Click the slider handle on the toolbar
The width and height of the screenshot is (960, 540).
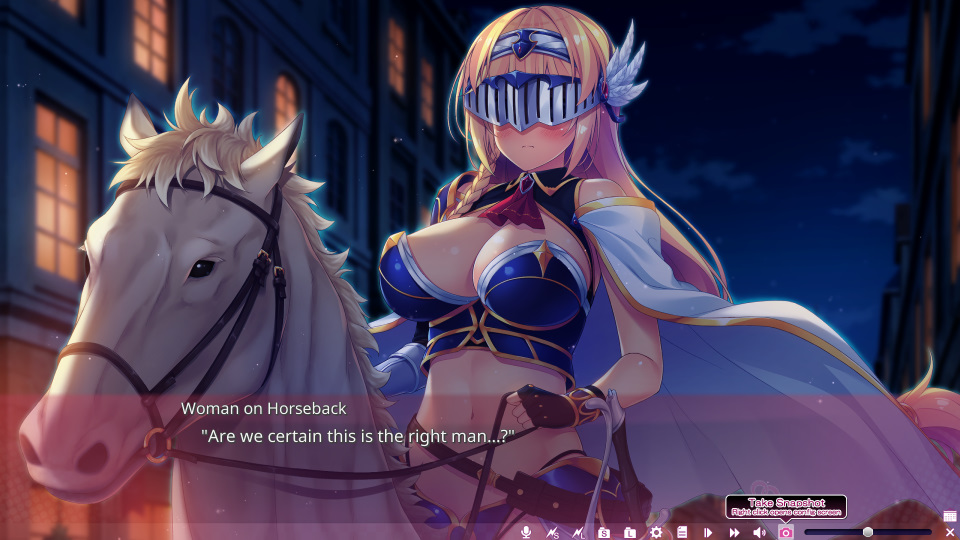(868, 532)
